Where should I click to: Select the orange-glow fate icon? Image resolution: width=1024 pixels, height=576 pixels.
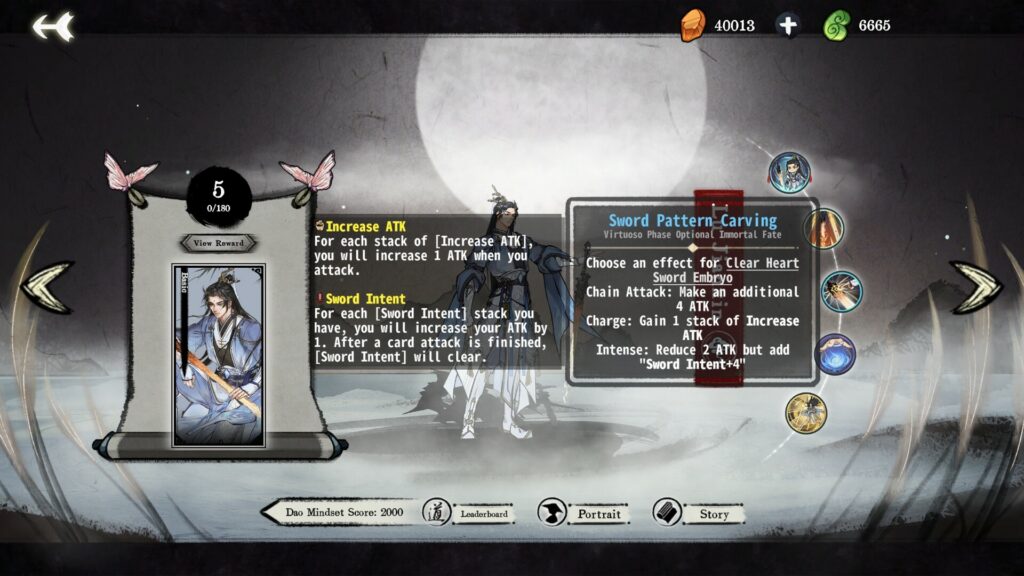pyautogui.click(x=823, y=229)
